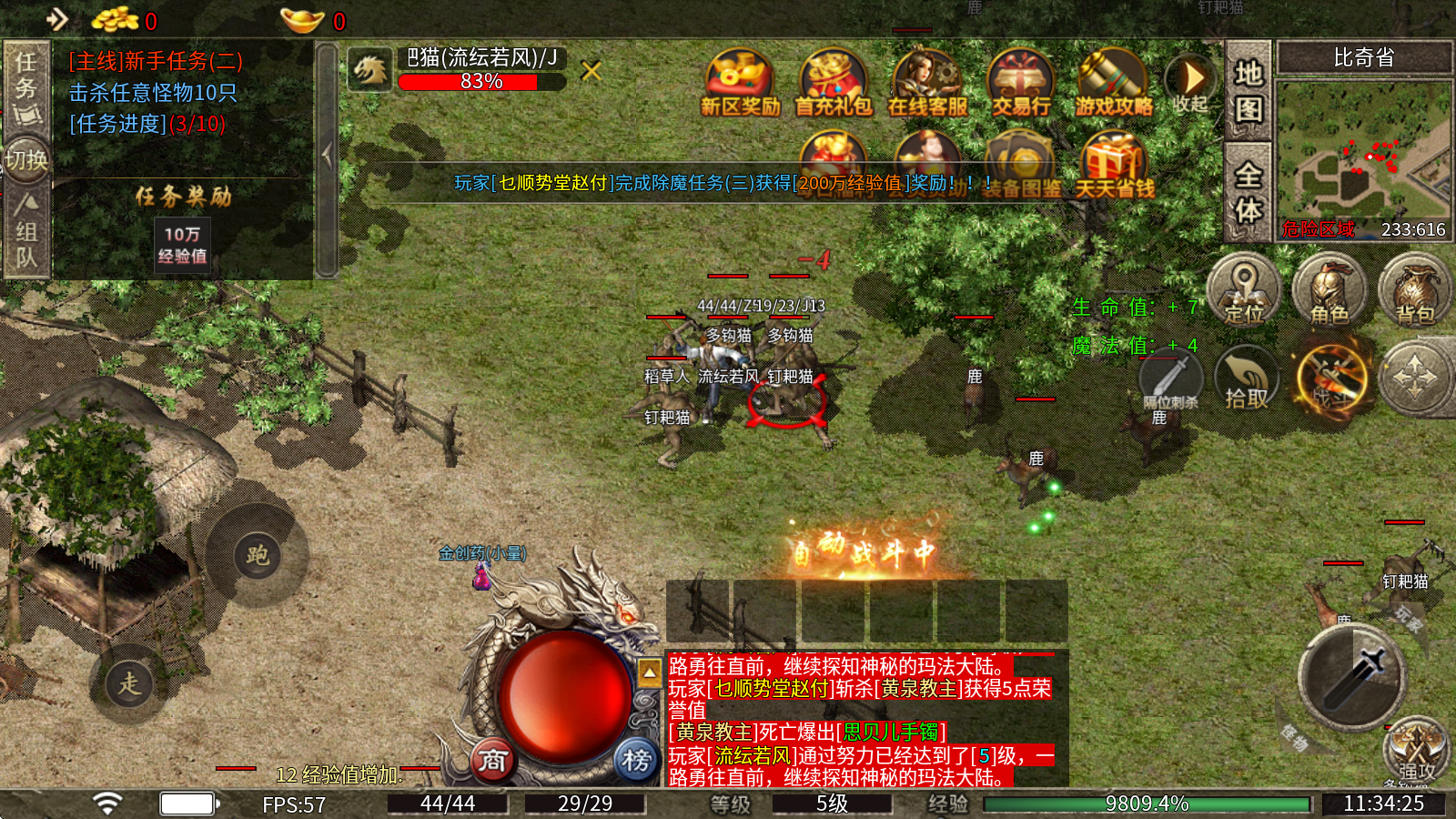This screenshot has height=819, width=1456.
Task: Open the 地图 map button
Action: click(1249, 89)
